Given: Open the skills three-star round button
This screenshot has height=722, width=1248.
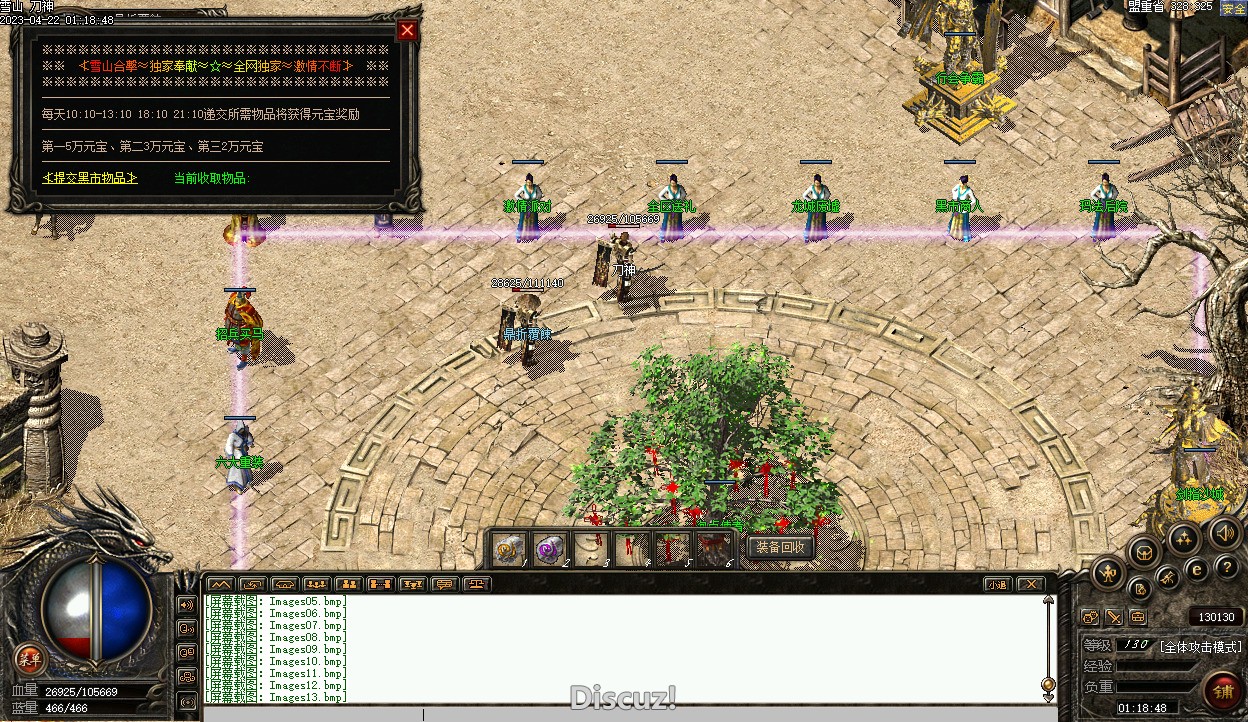Looking at the screenshot, I should click(x=1183, y=538).
